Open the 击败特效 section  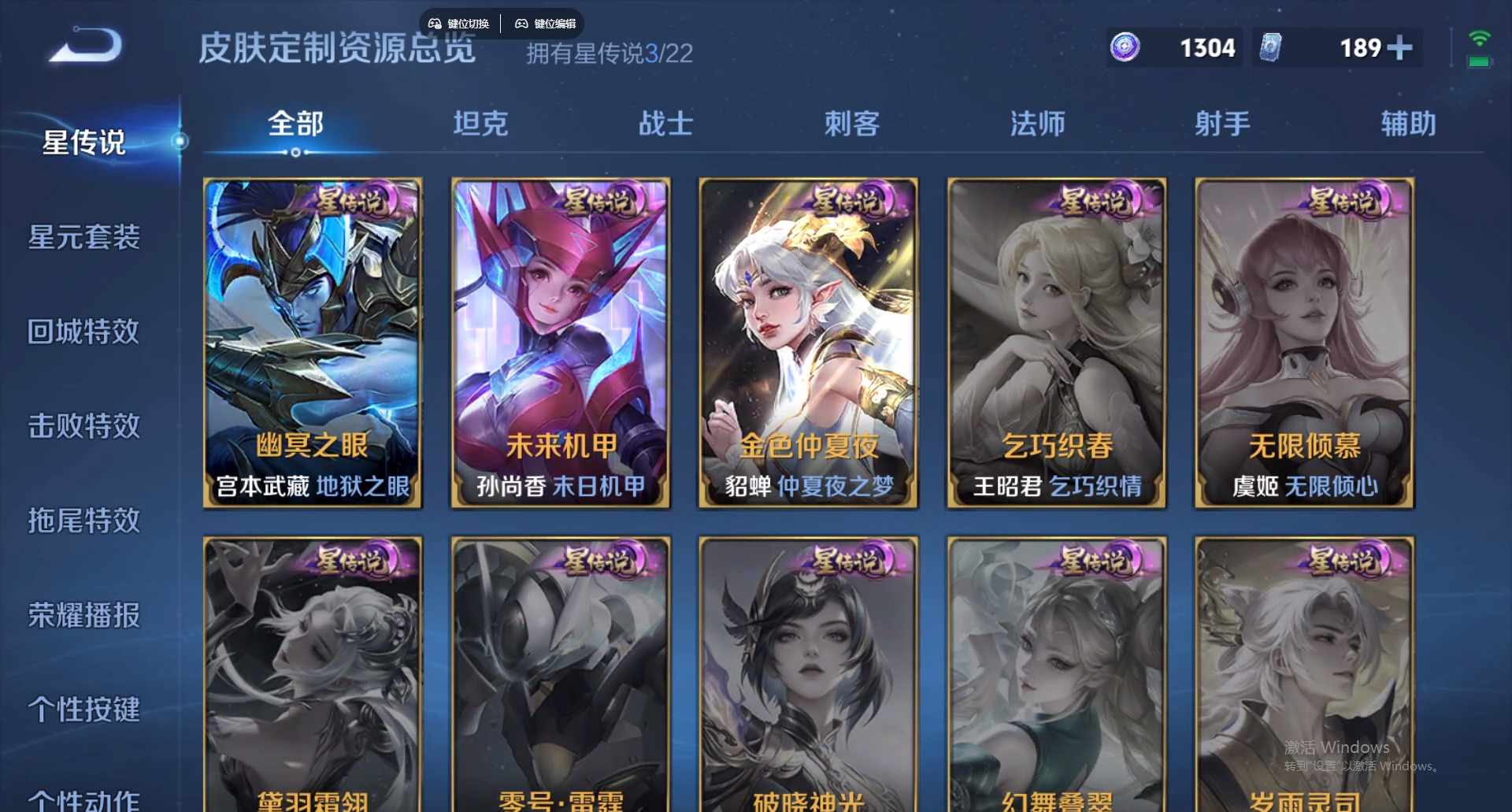tap(83, 427)
